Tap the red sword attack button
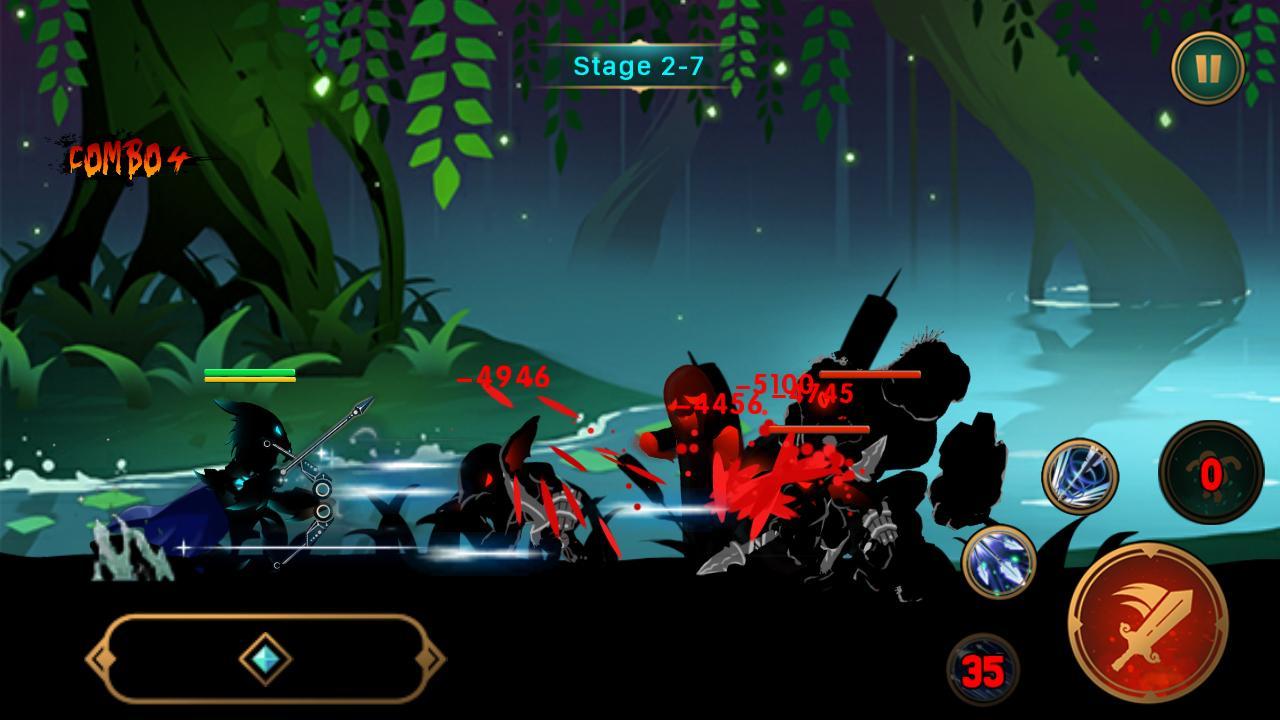Image resolution: width=1280 pixels, height=720 pixels. point(1148,622)
